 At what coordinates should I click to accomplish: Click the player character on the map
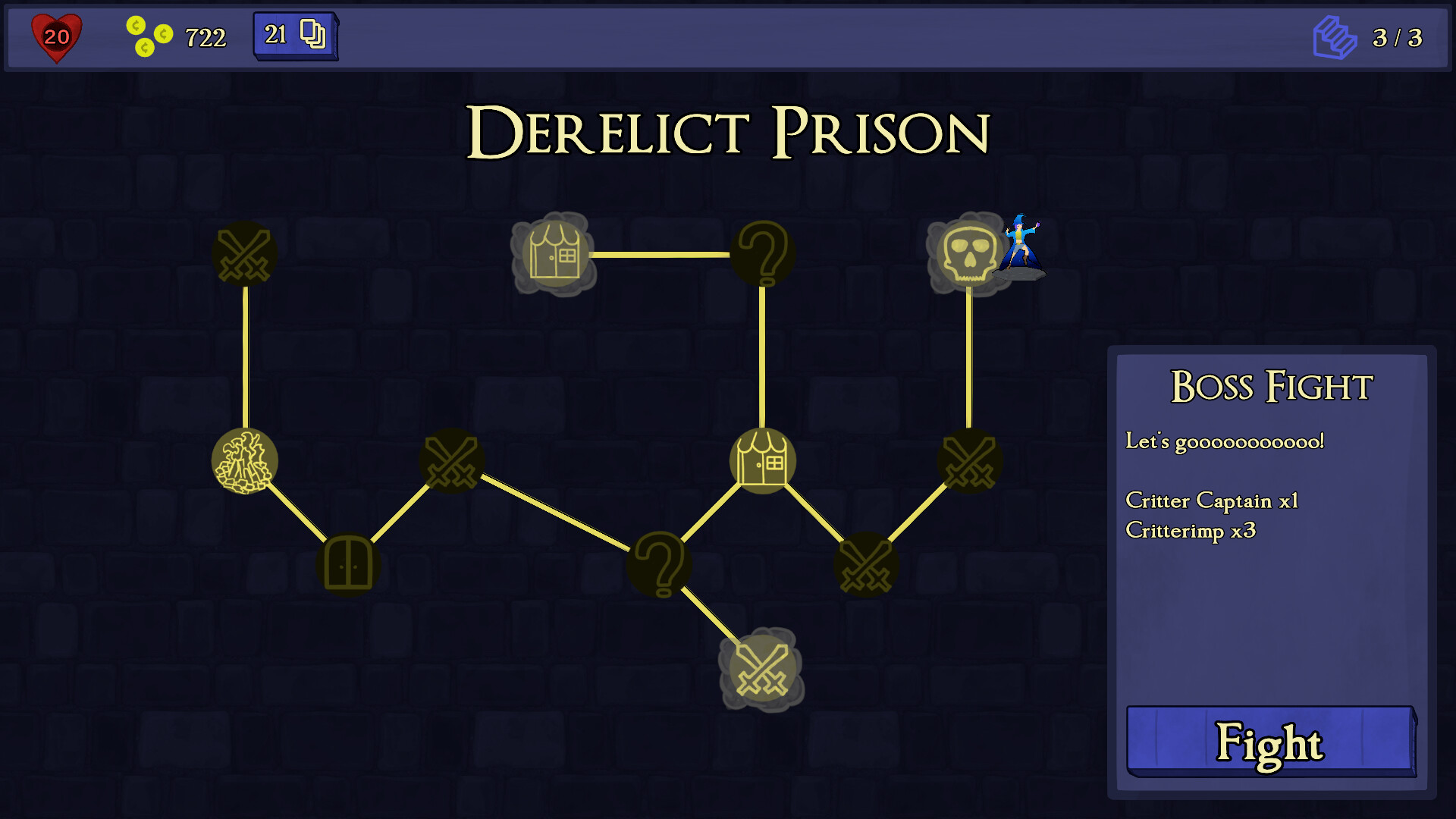1020,246
